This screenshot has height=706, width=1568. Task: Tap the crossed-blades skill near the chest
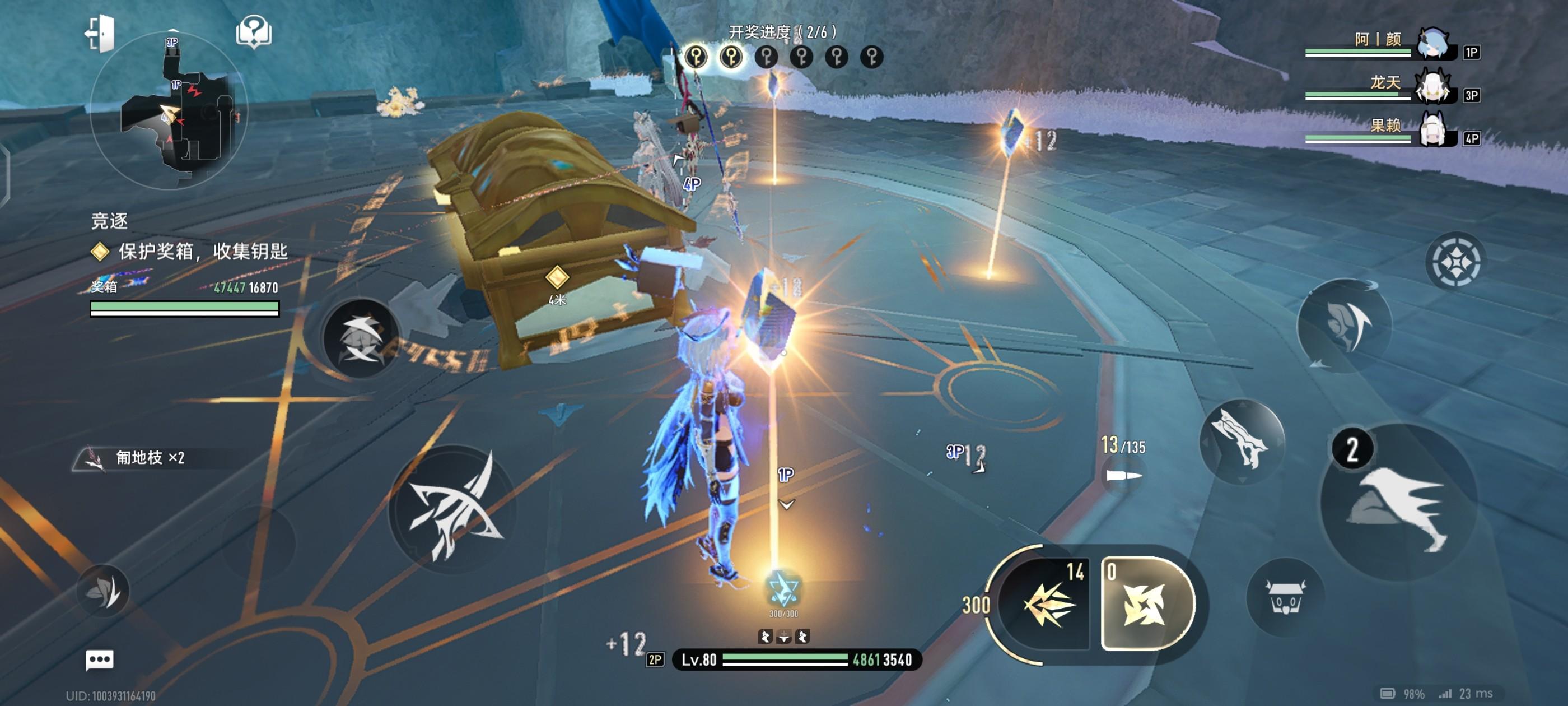361,338
